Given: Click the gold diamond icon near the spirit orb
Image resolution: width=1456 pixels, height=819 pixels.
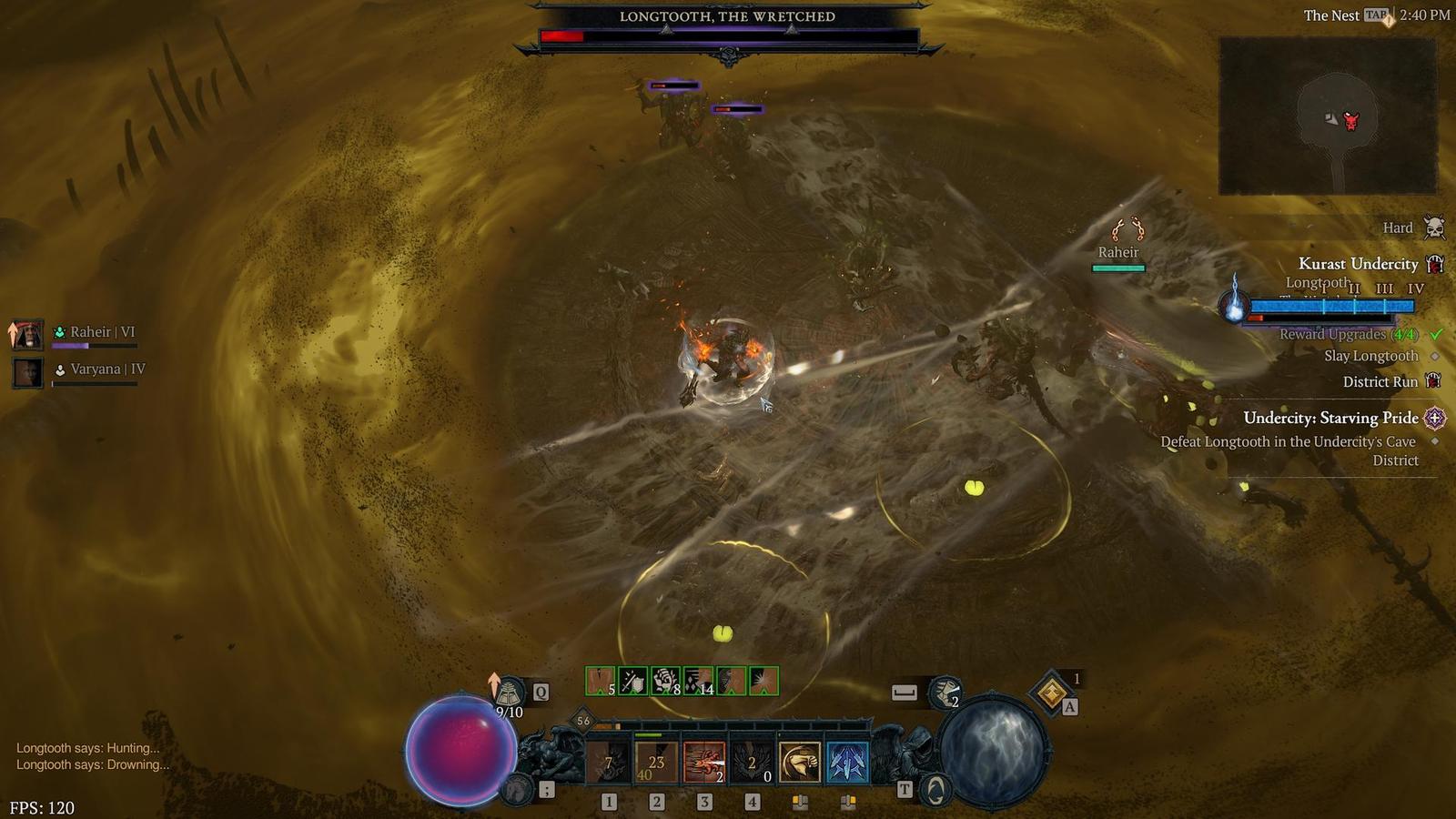Looking at the screenshot, I should [1052, 693].
